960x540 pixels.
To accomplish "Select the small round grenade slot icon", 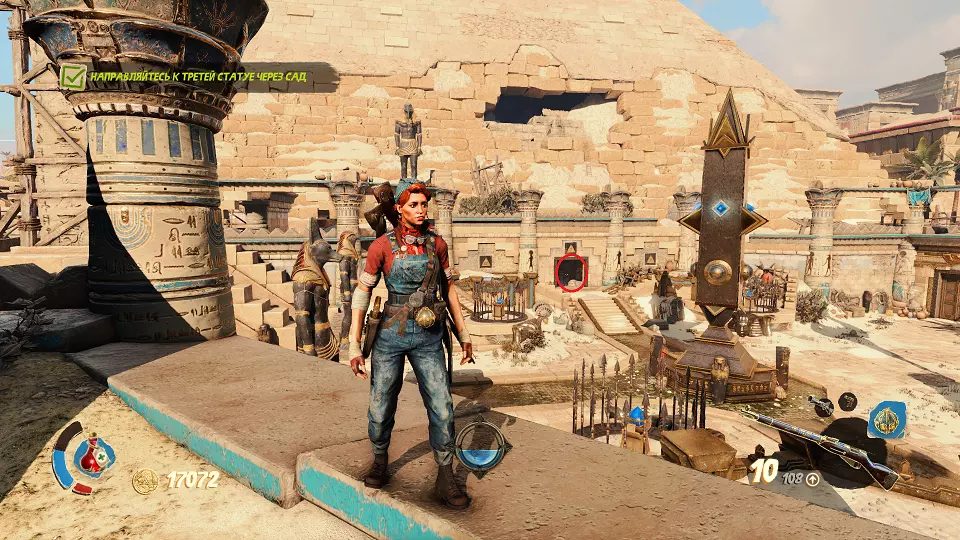I will [848, 401].
